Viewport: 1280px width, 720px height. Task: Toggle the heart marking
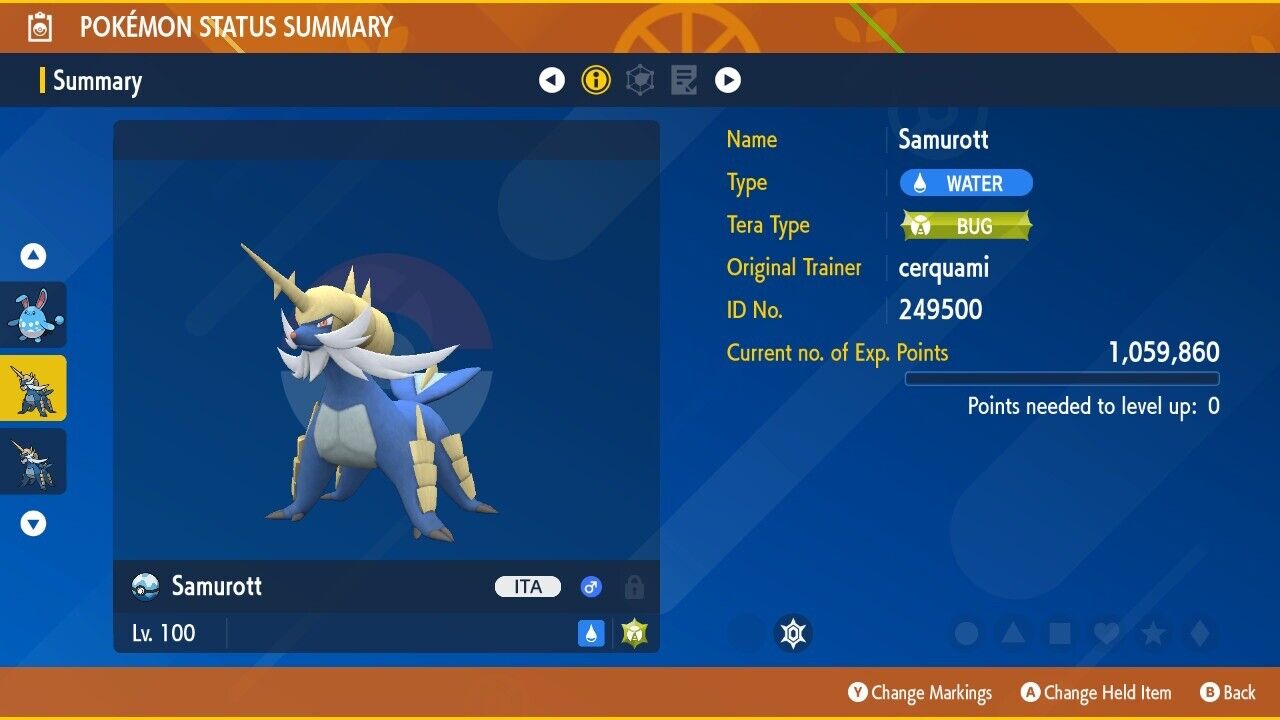[x=1106, y=633]
